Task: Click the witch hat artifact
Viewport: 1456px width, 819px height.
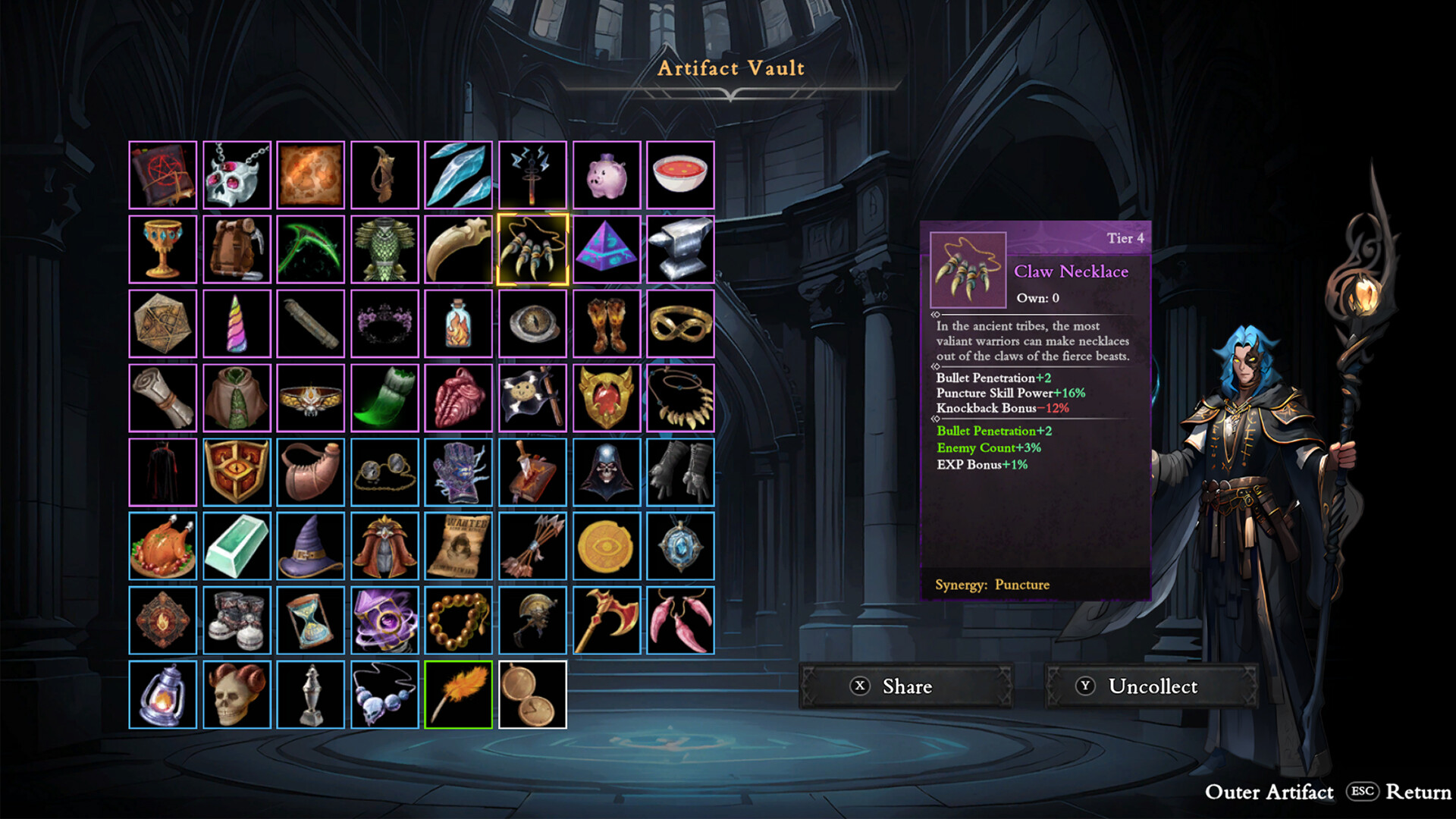Action: coord(310,545)
